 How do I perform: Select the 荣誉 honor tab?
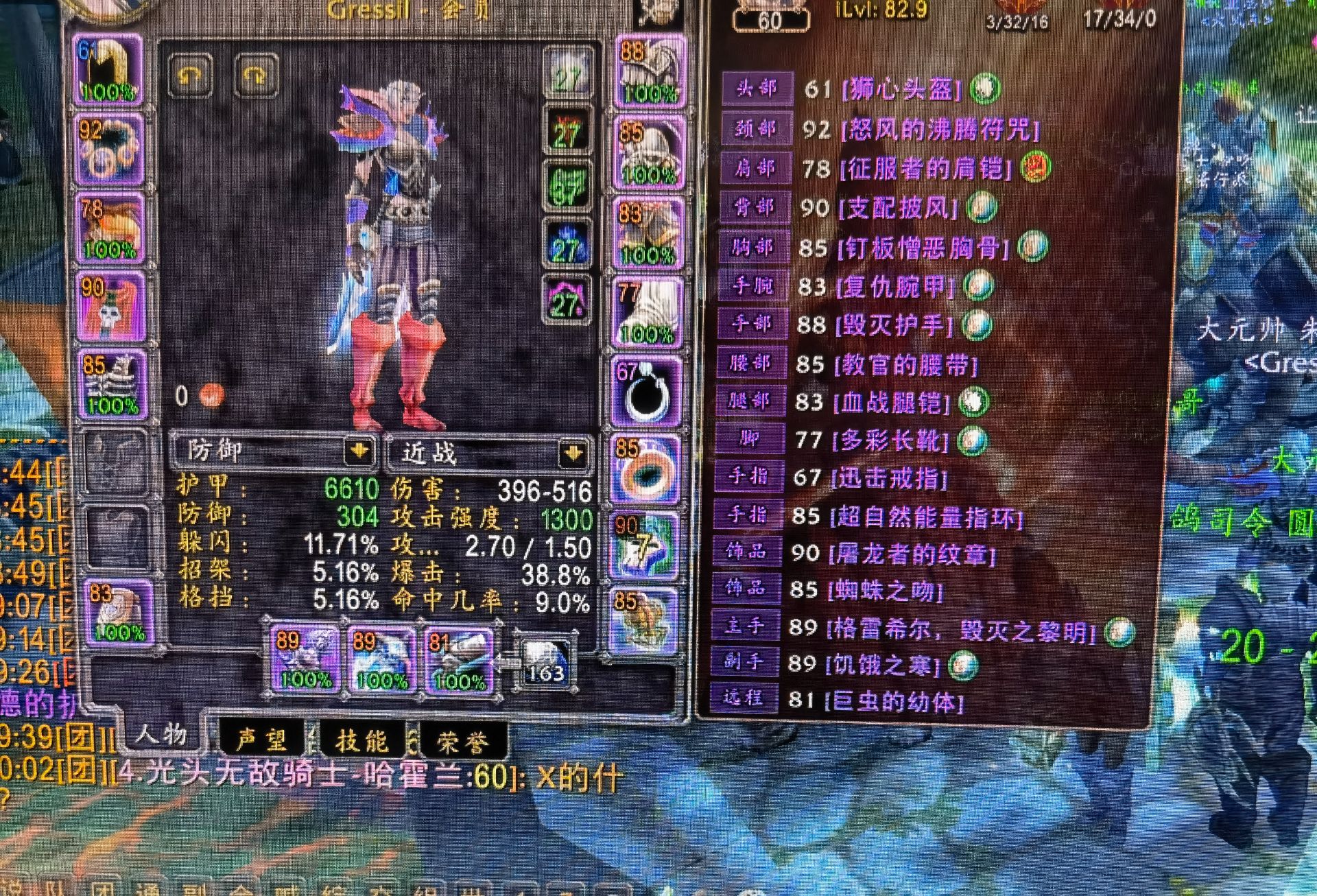(462, 742)
